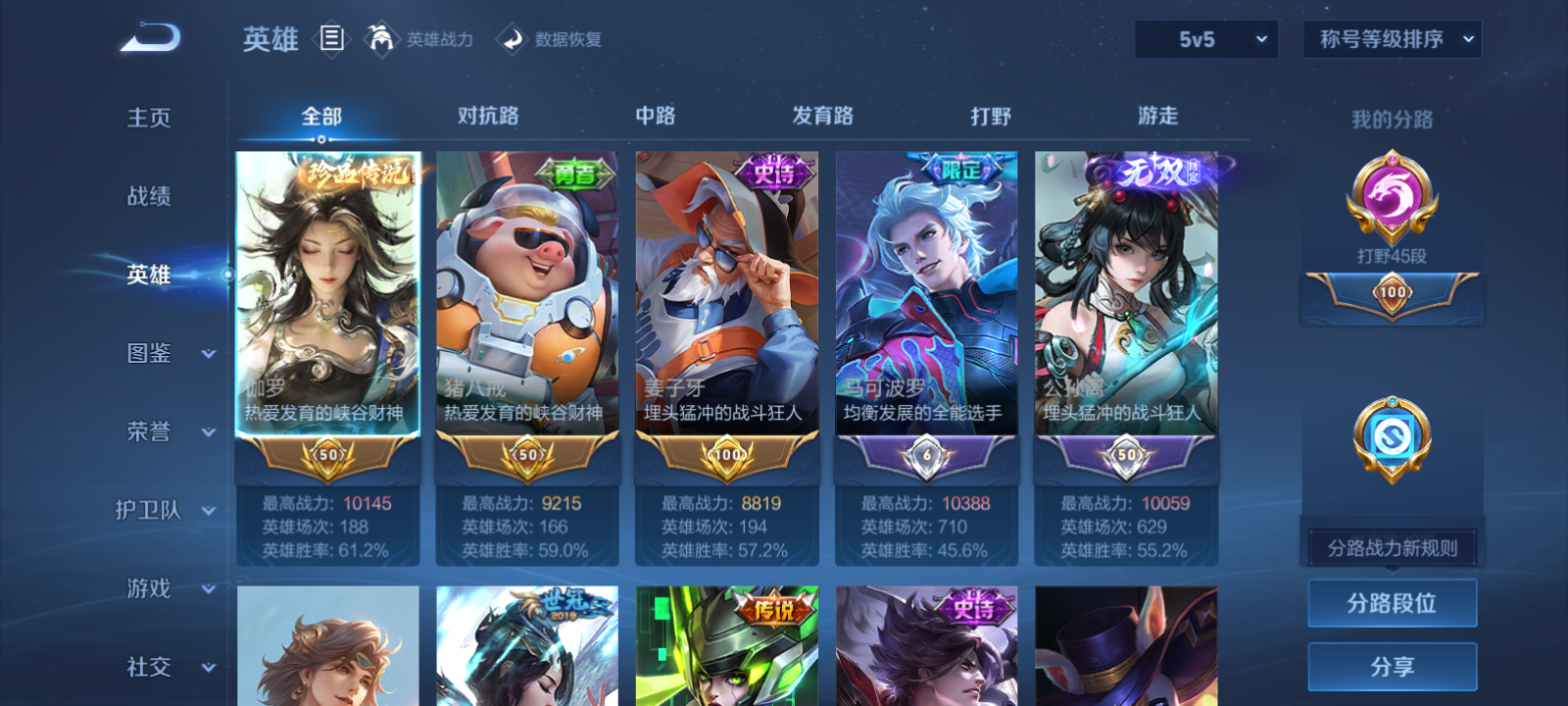This screenshot has height=706, width=1568.
Task: Click the blue lane rank emblem on right panel
Action: tap(1393, 436)
